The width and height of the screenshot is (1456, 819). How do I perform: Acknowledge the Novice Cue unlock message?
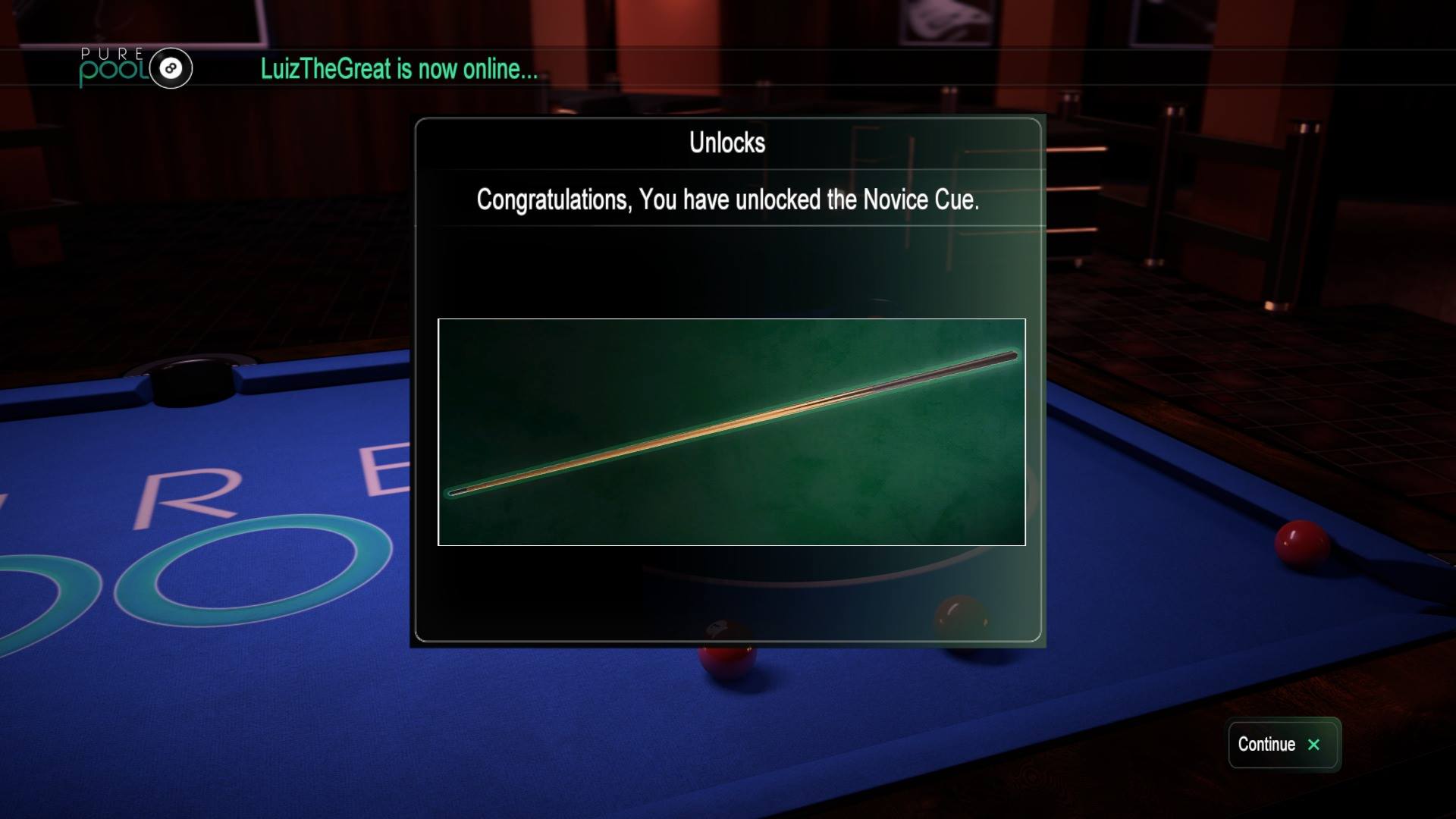(726, 202)
